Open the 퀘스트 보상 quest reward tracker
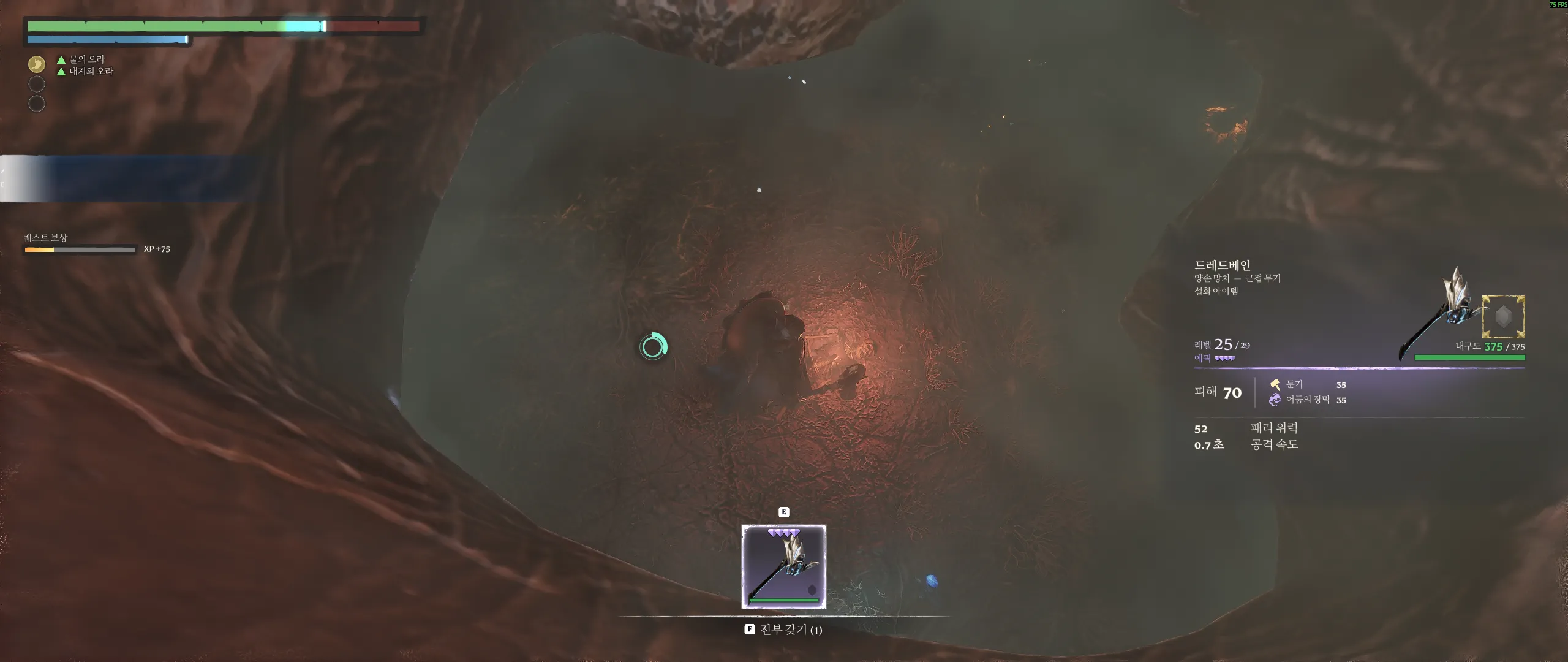 (45, 238)
